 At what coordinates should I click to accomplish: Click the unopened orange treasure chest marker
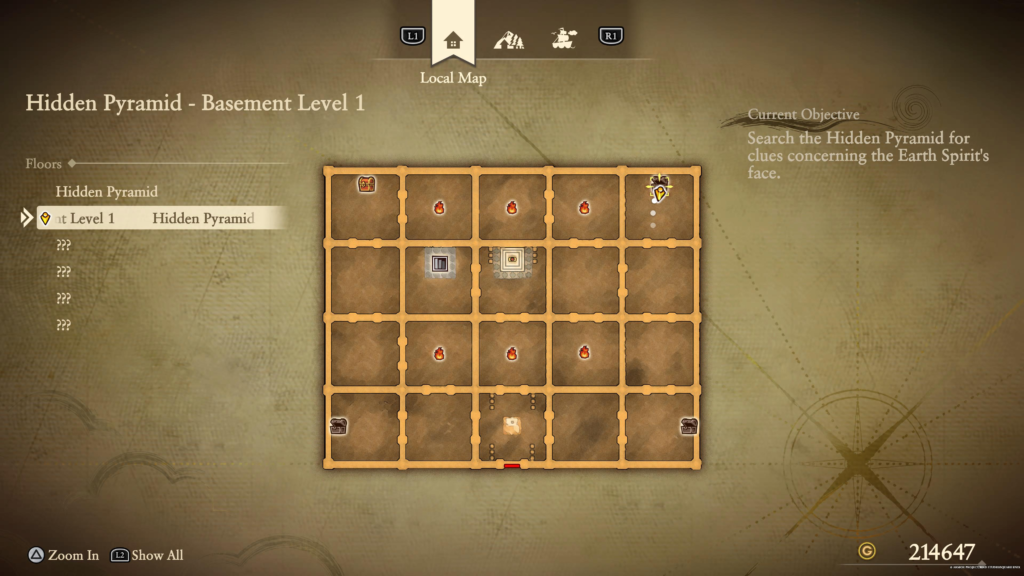pos(367,184)
